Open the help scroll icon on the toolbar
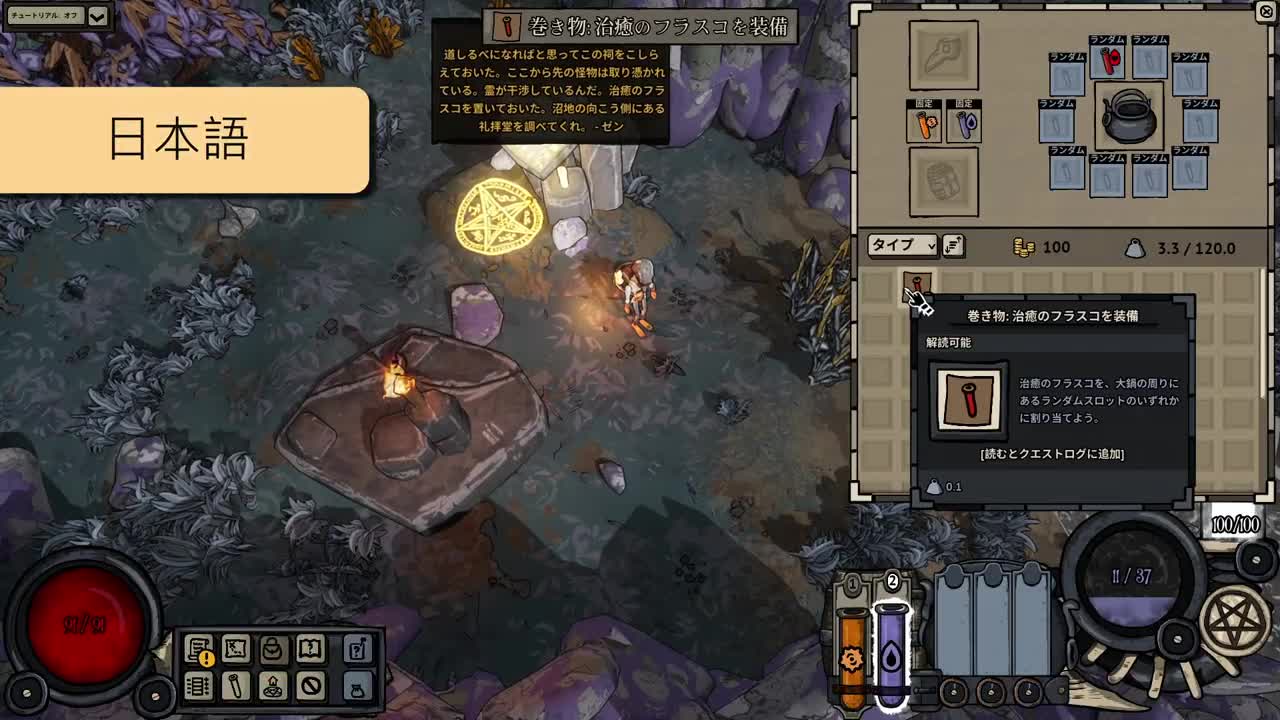 point(358,650)
